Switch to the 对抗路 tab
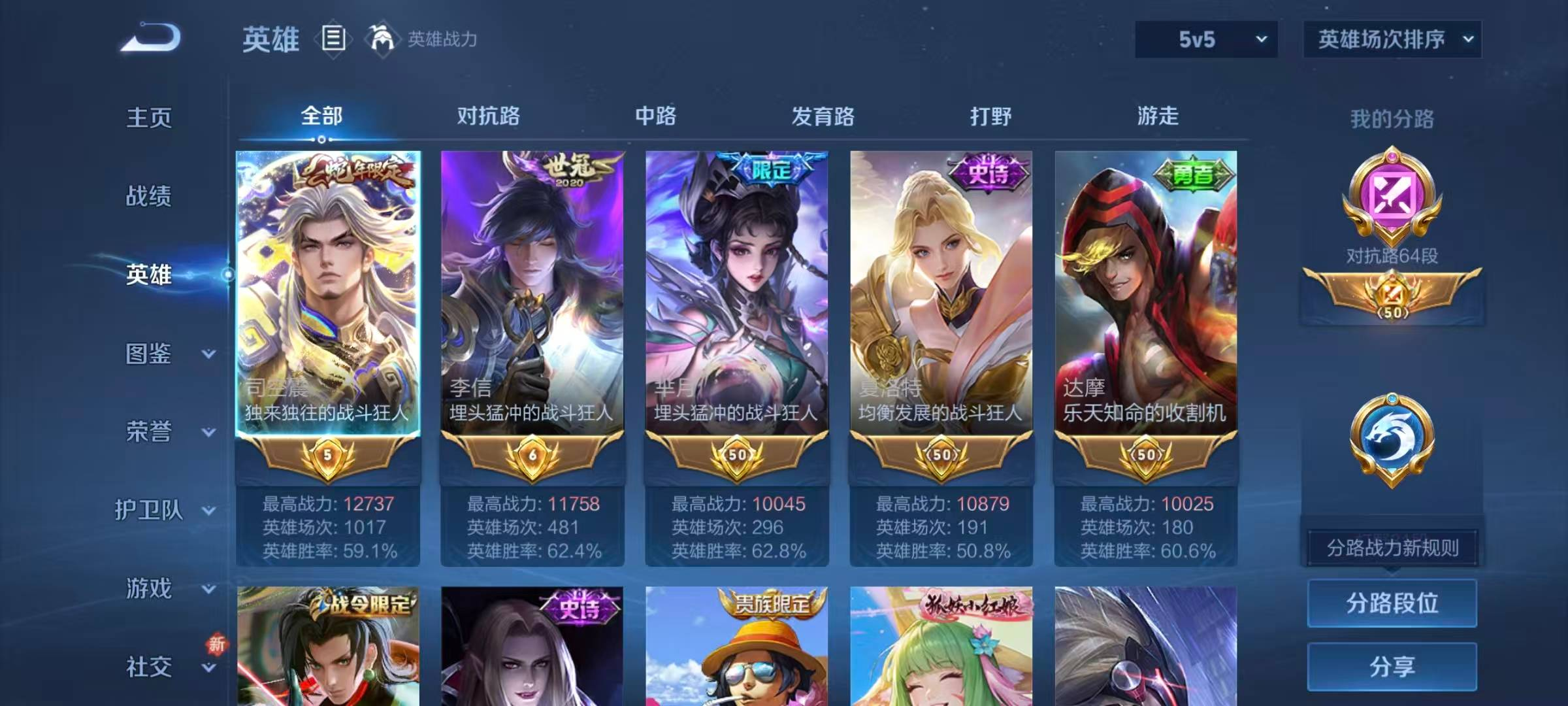Screen dimensions: 1568x706 [487, 116]
